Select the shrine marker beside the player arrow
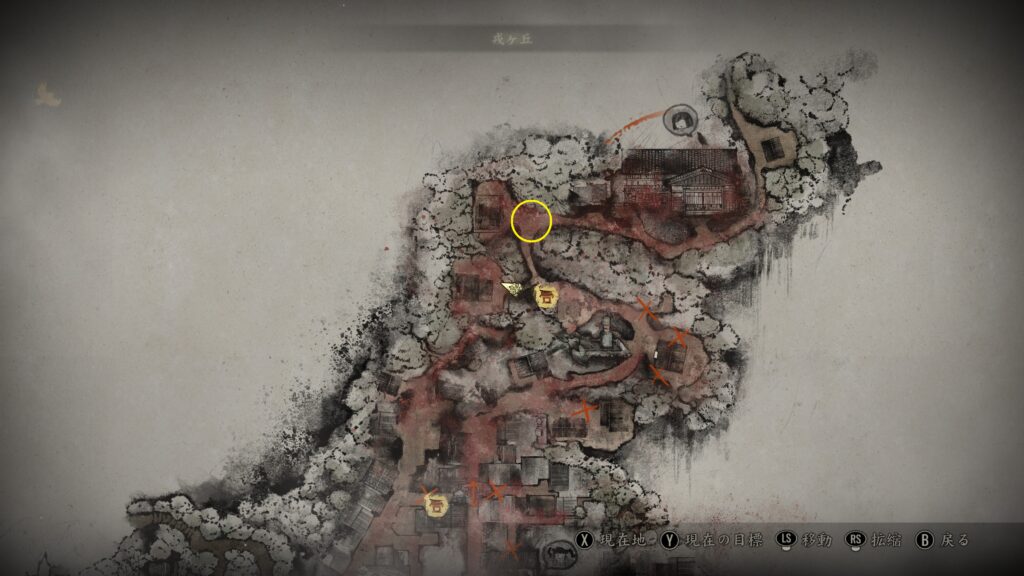The width and height of the screenshot is (1024, 576). tap(546, 296)
